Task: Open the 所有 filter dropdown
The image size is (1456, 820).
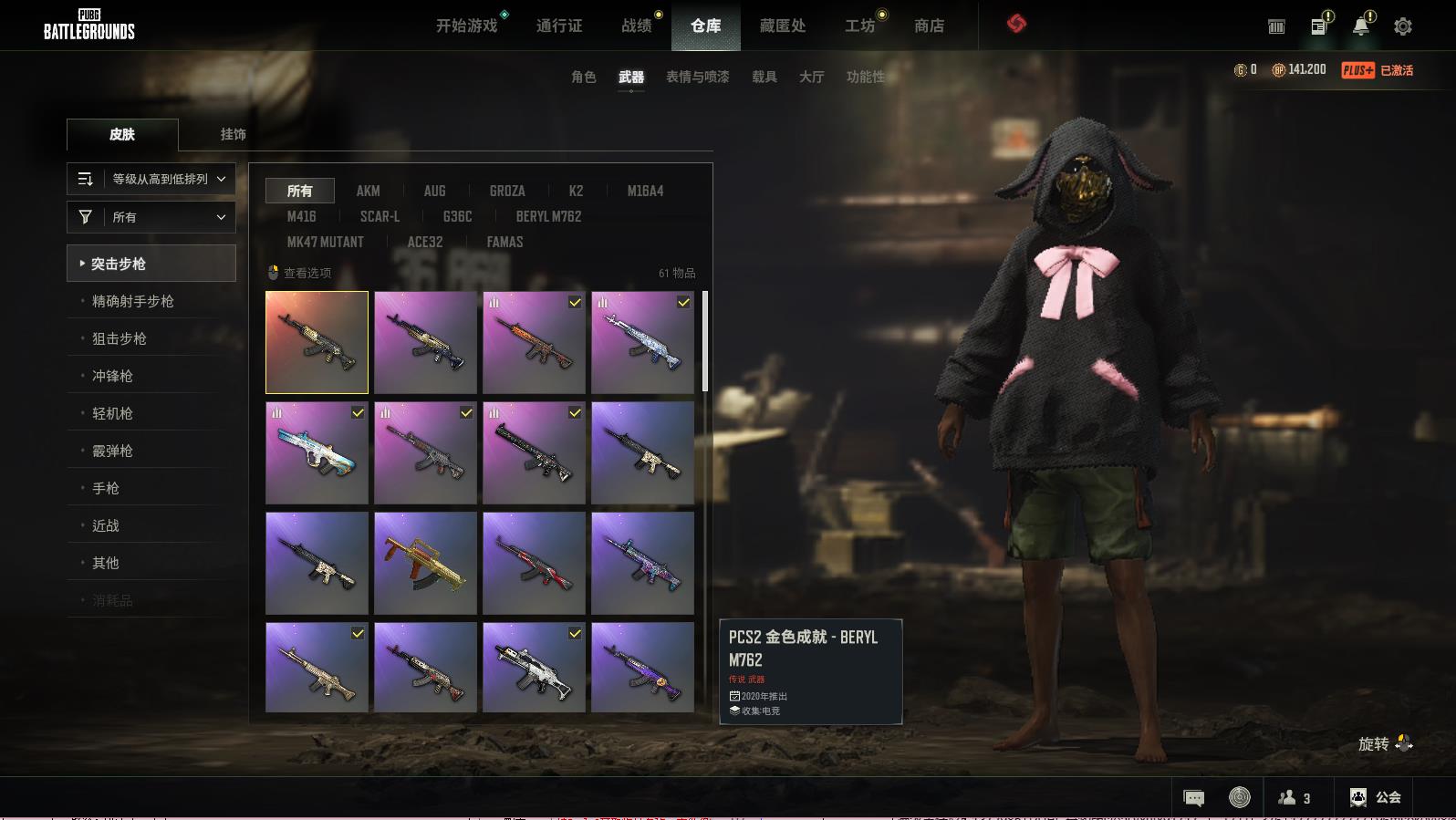Action: (151, 217)
